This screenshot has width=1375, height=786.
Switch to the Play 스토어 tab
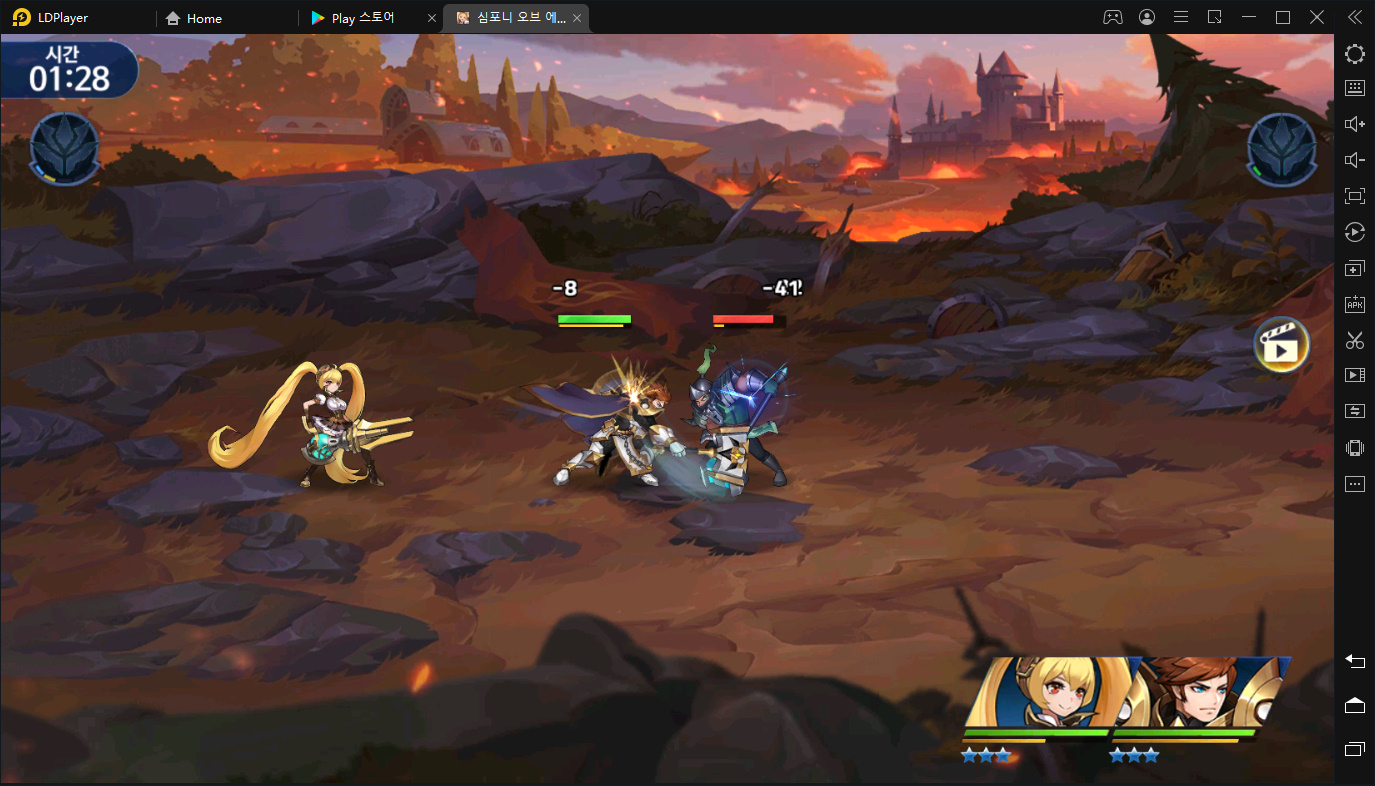[362, 18]
